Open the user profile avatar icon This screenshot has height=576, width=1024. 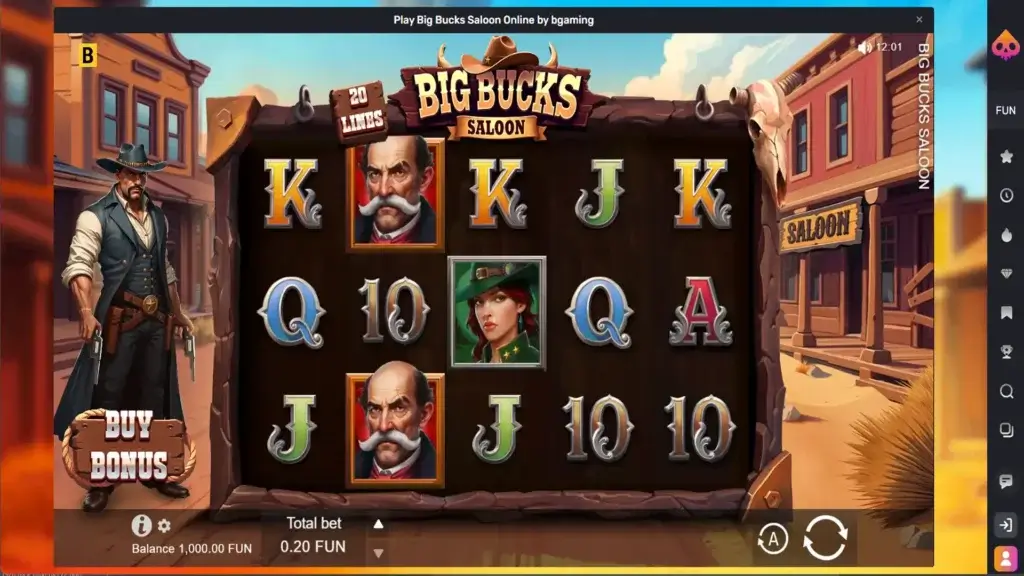[x=1006, y=557]
